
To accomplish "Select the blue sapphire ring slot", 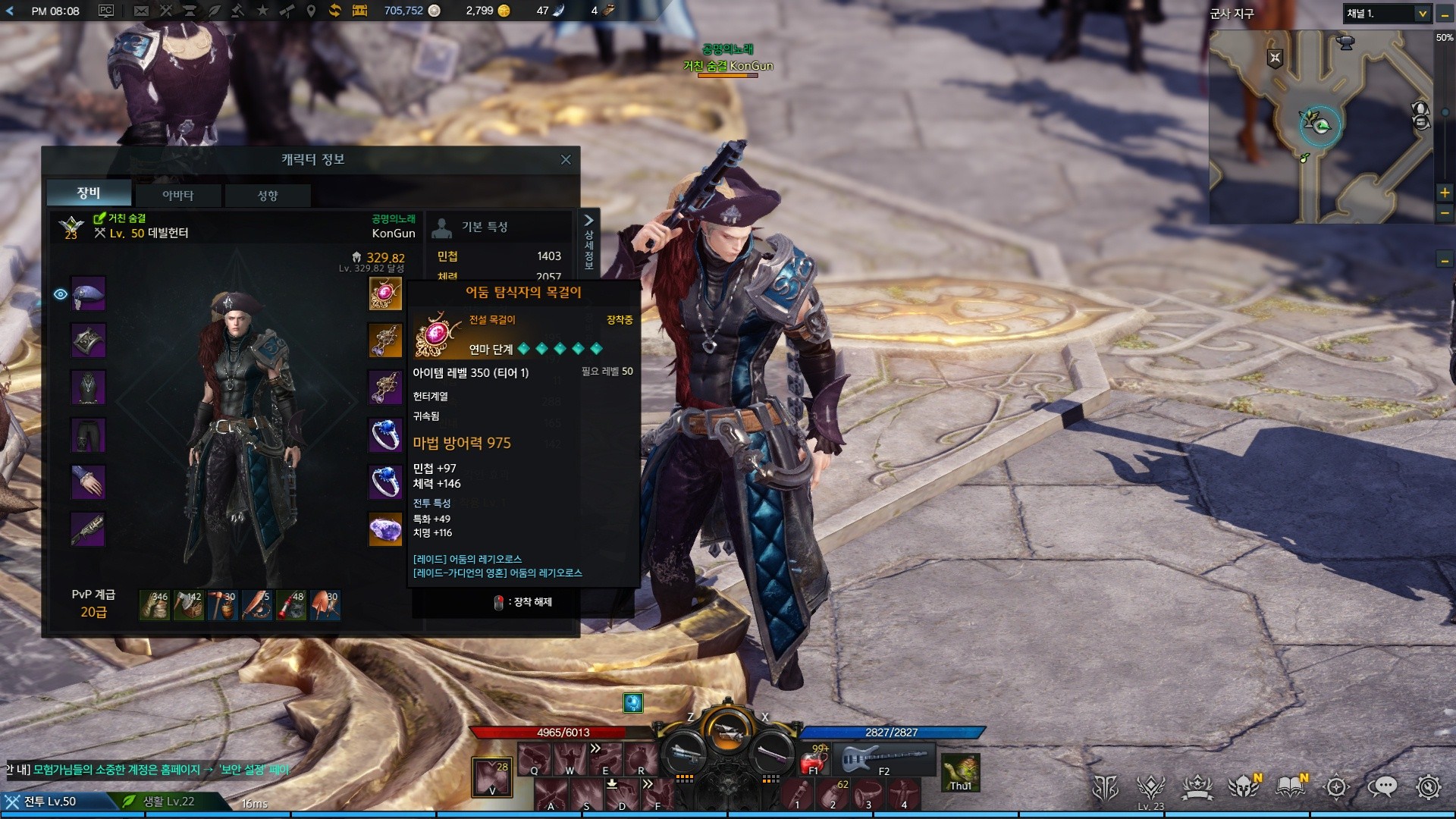I will click(x=385, y=435).
